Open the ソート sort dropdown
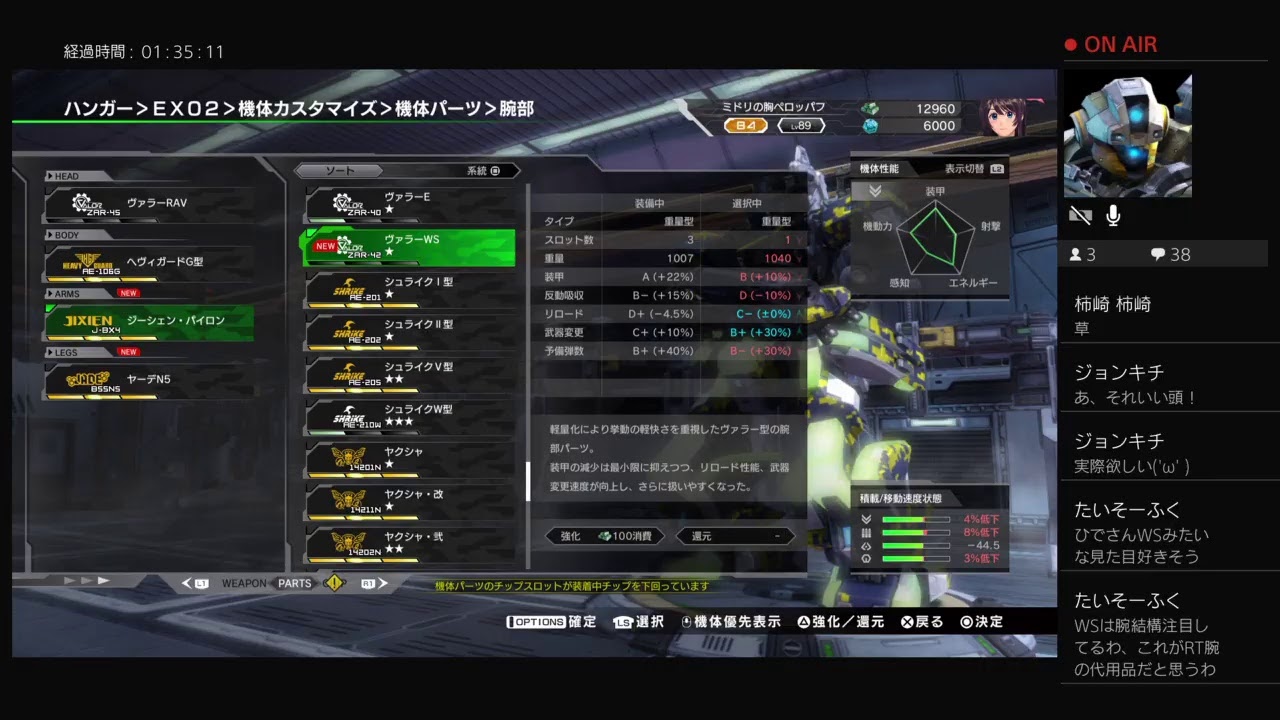1280x720 pixels. click(340, 170)
